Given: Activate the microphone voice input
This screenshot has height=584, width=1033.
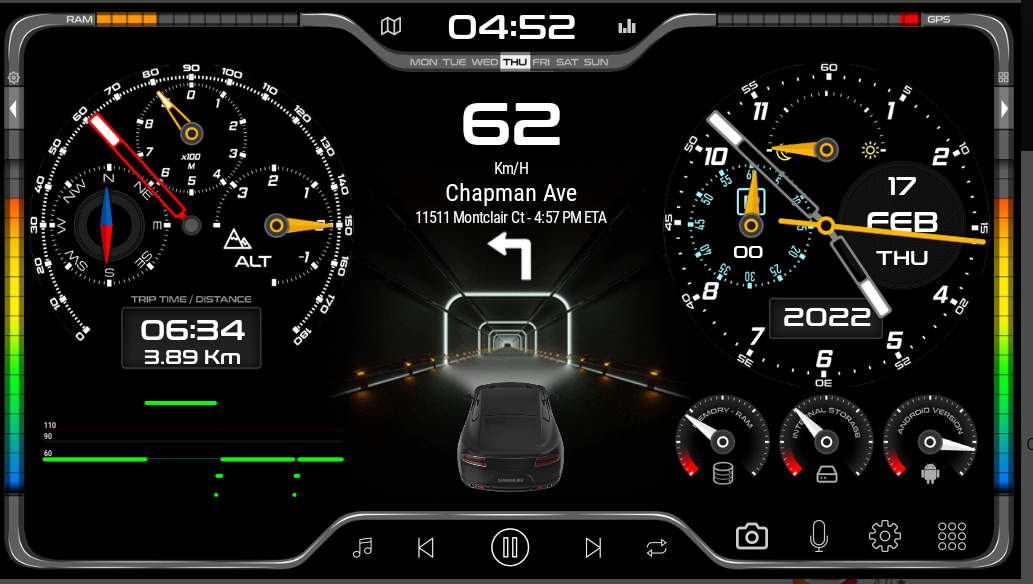Looking at the screenshot, I should pos(819,537).
